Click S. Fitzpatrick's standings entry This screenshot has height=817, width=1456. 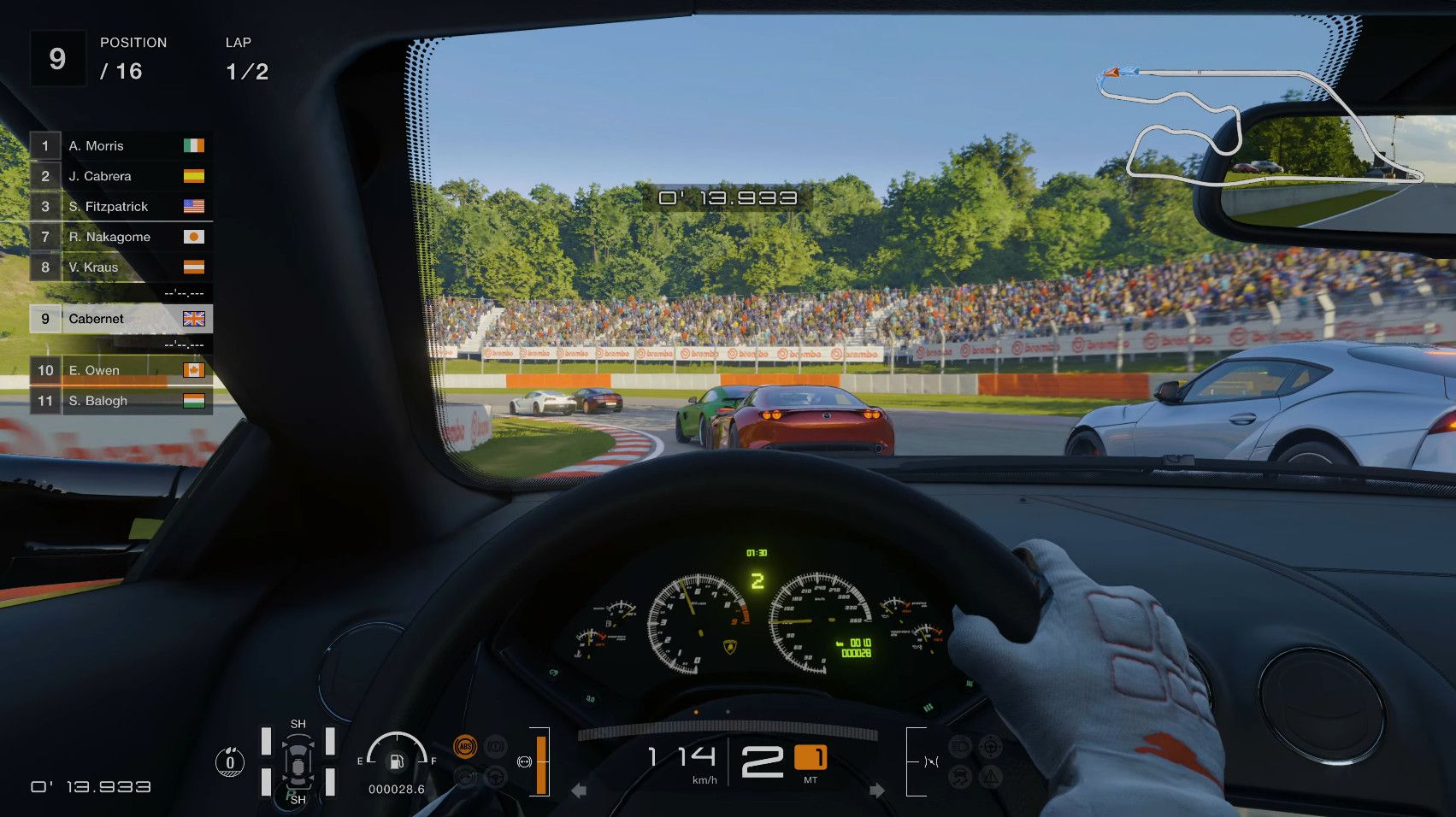pos(121,207)
